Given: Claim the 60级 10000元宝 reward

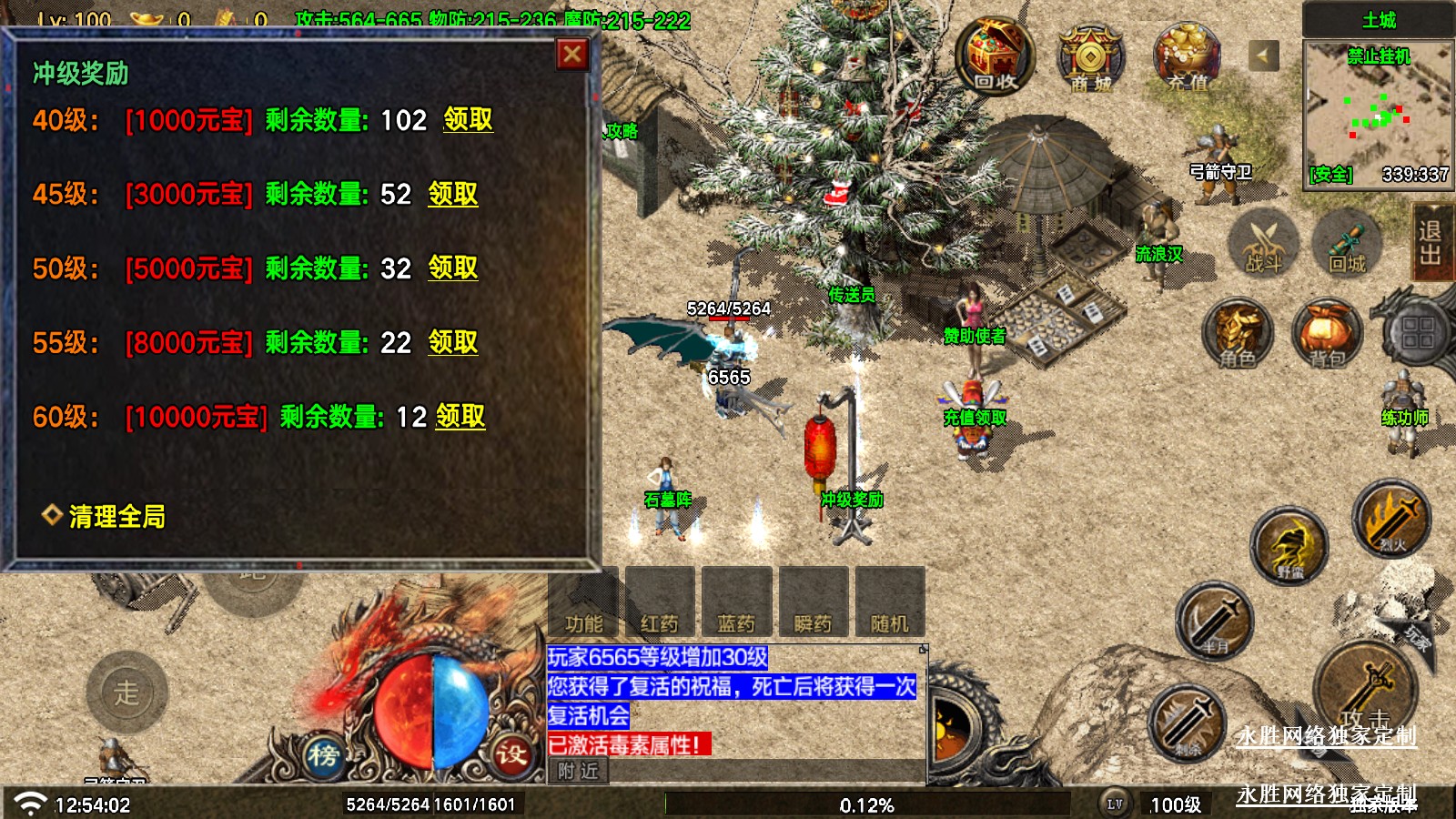Looking at the screenshot, I should pyautogui.click(x=460, y=417).
